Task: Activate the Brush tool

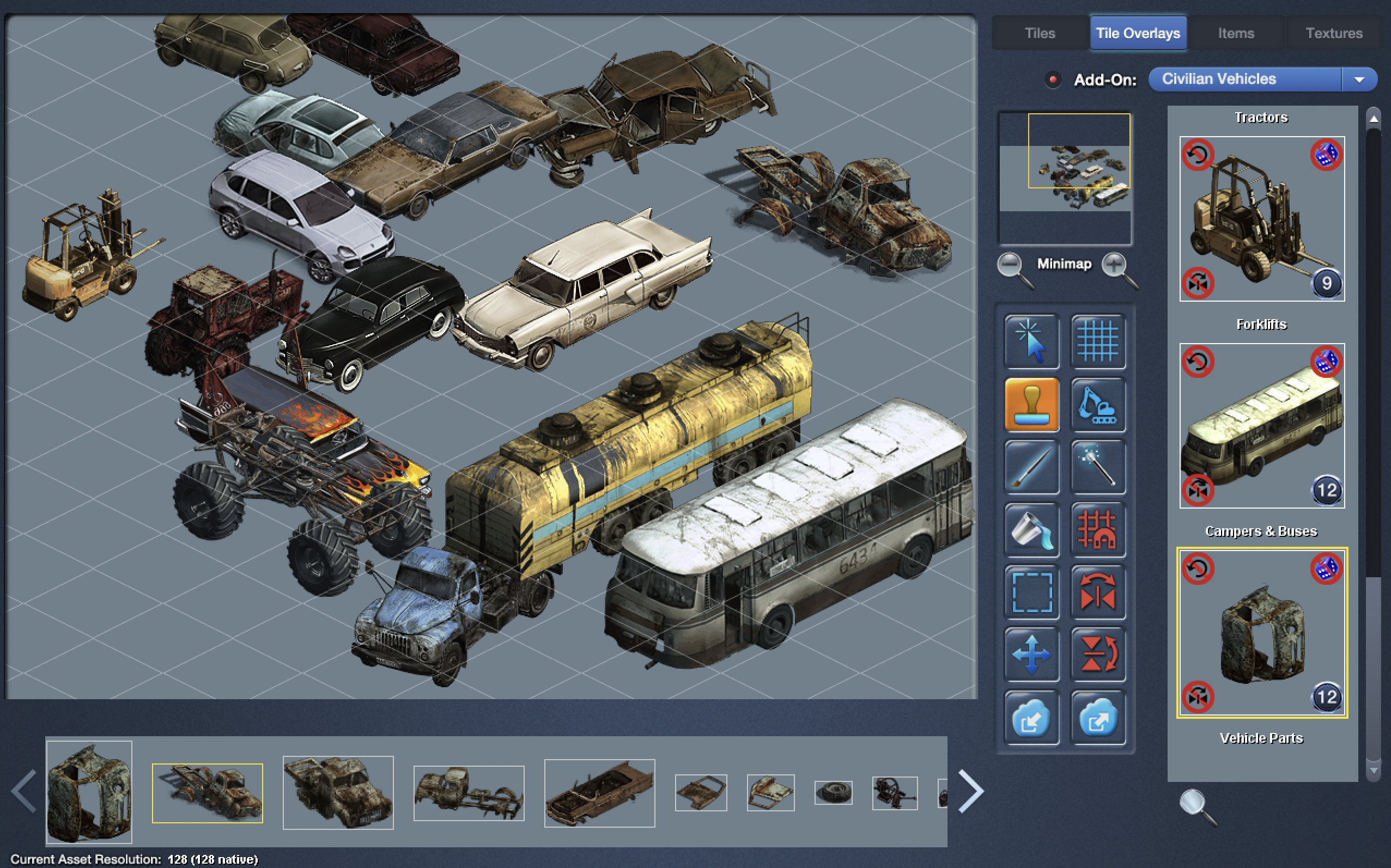Action: [x=1031, y=467]
